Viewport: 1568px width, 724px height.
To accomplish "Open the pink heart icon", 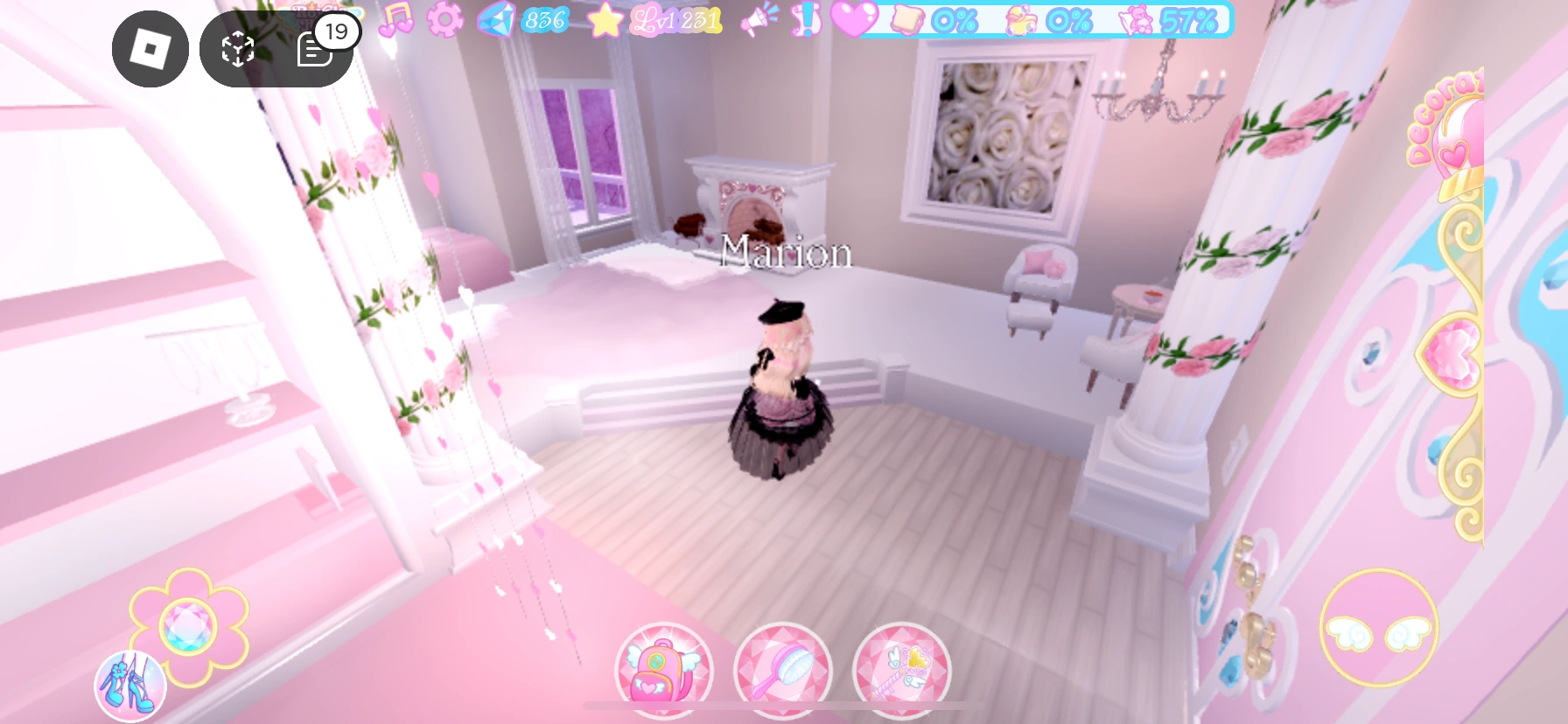I will [x=853, y=22].
